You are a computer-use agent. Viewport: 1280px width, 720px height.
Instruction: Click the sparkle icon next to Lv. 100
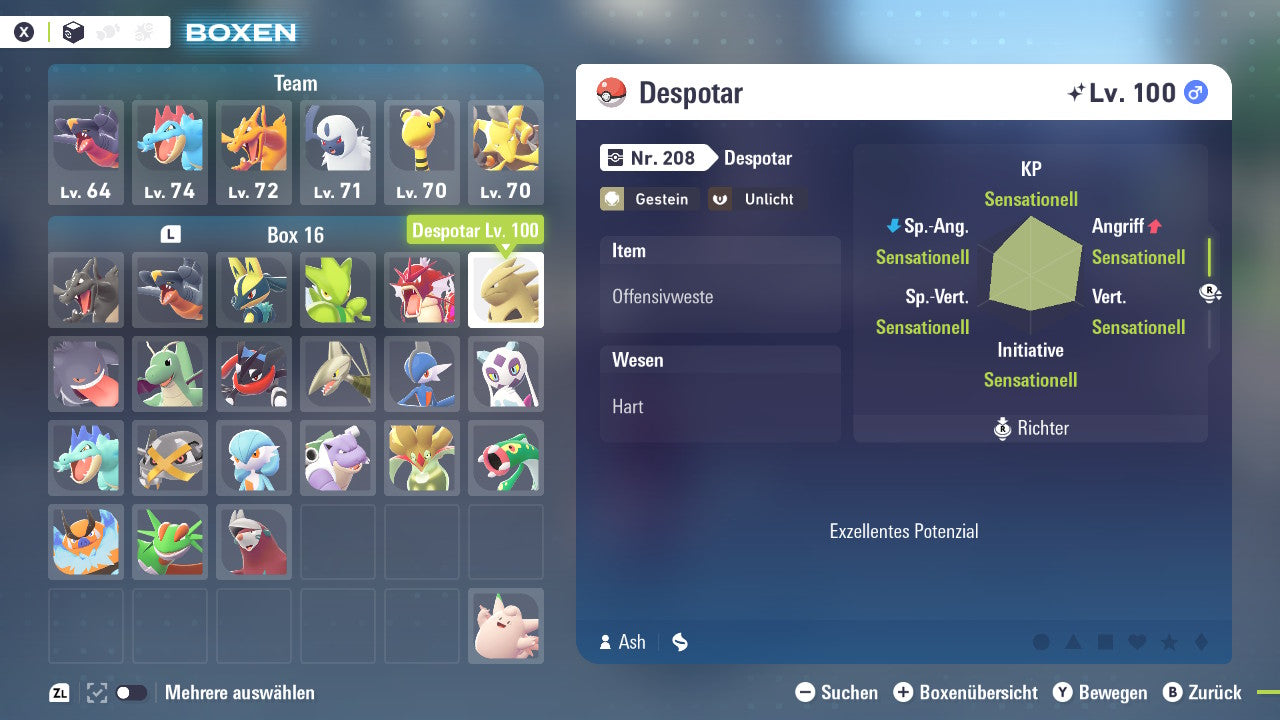(1077, 91)
